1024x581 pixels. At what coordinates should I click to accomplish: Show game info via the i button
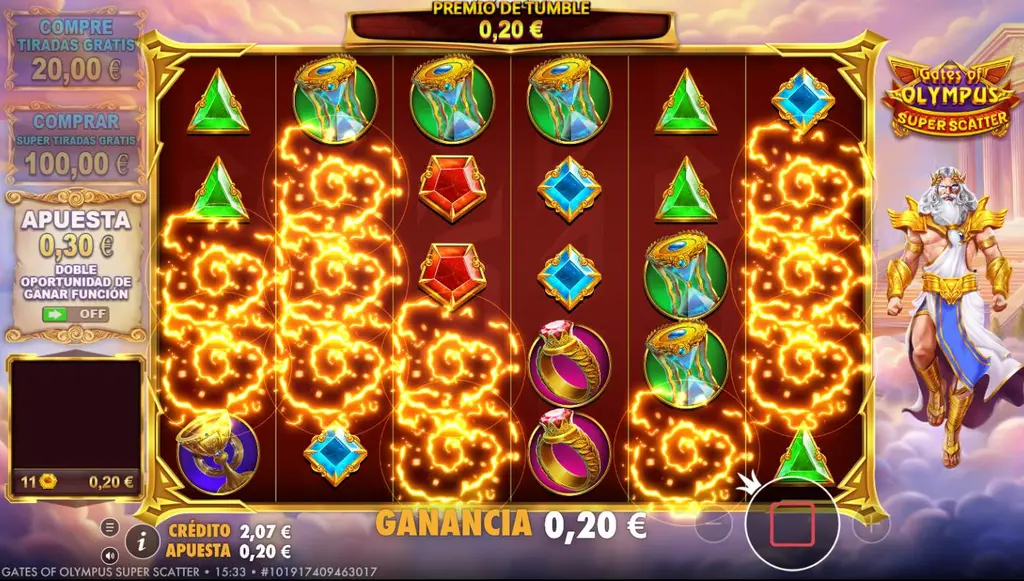142,541
